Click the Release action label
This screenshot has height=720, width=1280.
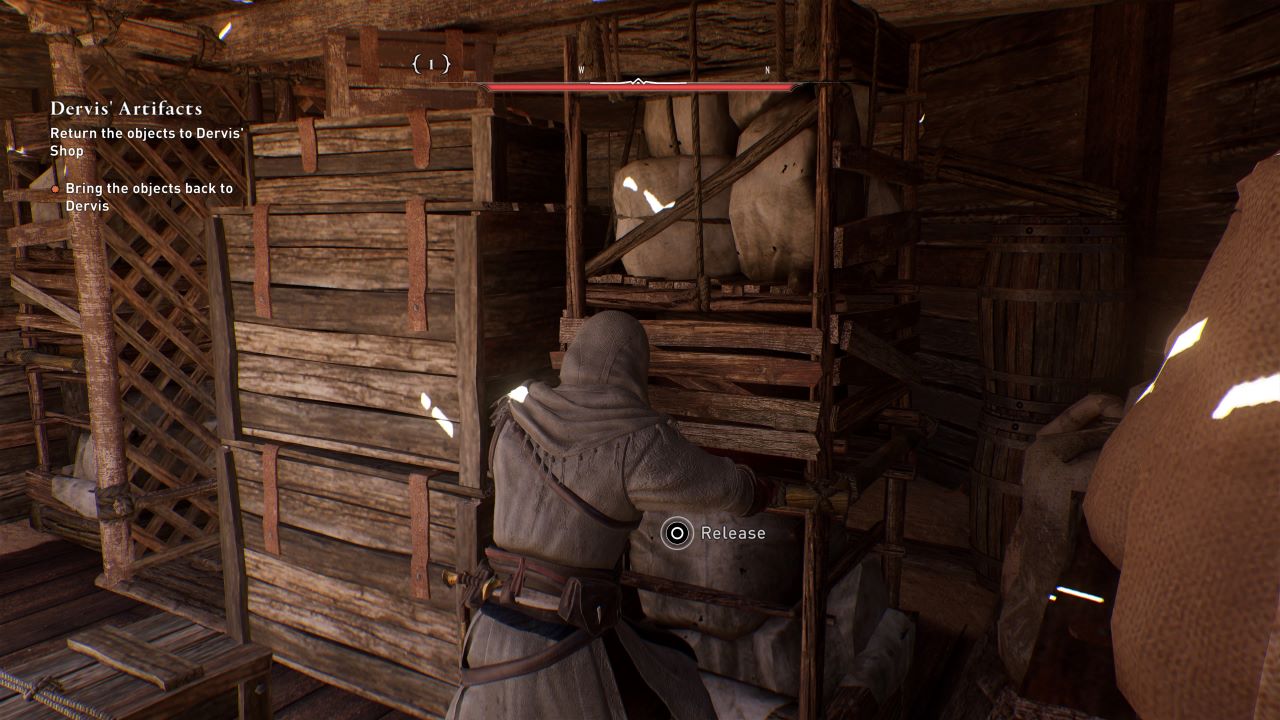733,533
